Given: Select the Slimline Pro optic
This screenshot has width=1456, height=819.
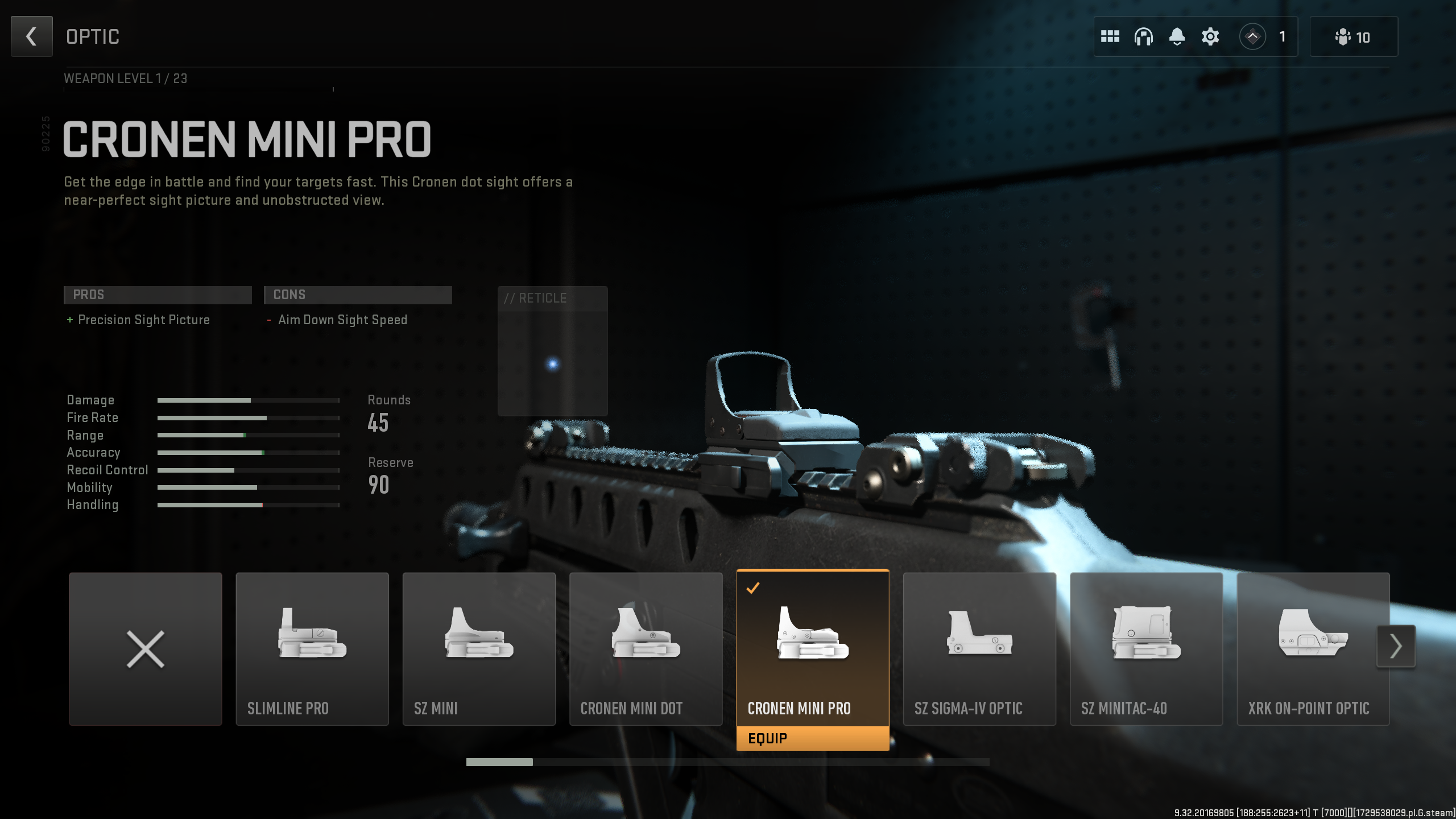Looking at the screenshot, I should [312, 648].
